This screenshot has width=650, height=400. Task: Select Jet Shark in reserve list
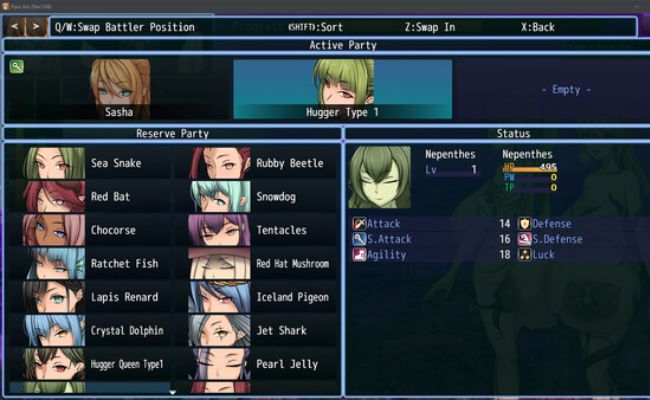click(x=262, y=330)
